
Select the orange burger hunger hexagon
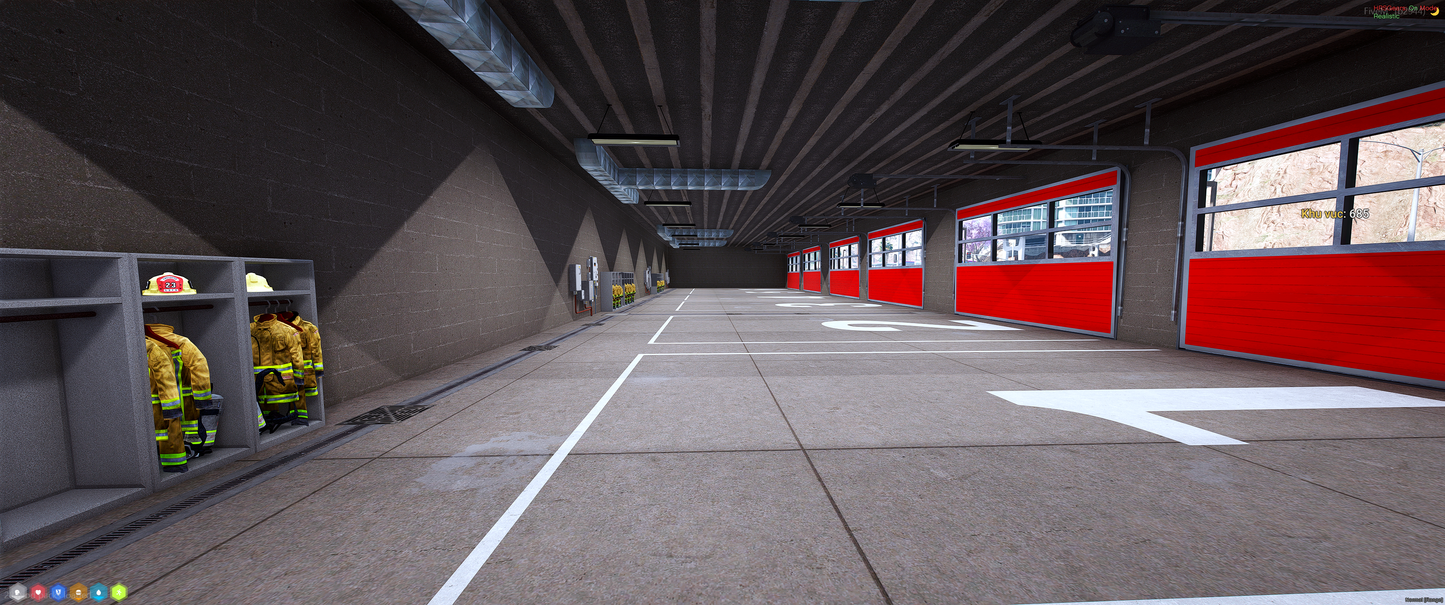point(79,592)
